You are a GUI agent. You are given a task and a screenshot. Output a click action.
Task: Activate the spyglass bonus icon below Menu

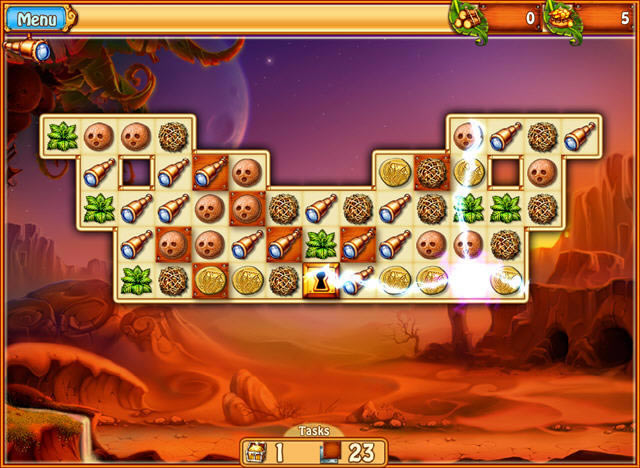point(28,50)
